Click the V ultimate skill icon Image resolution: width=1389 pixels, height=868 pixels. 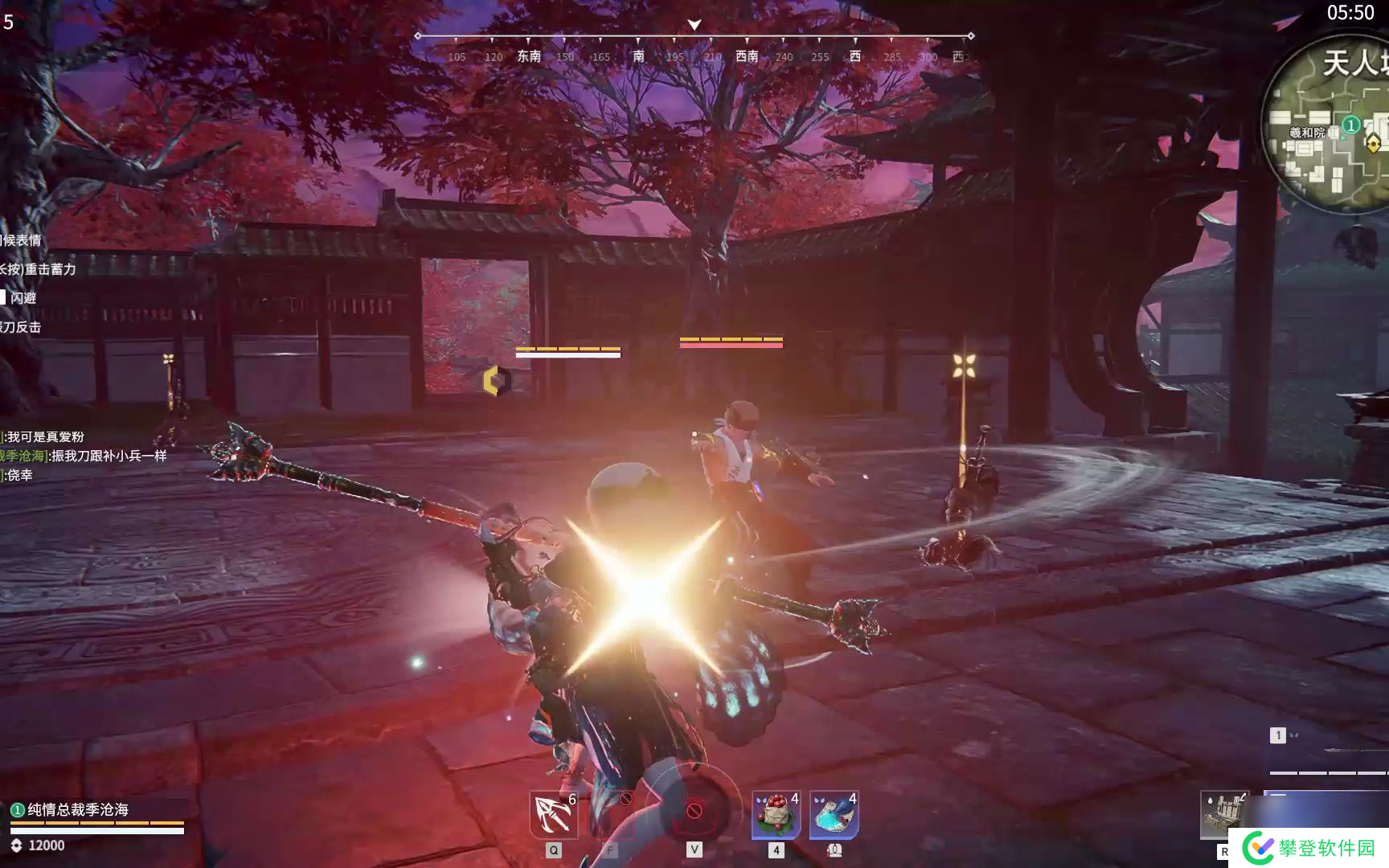click(694, 812)
